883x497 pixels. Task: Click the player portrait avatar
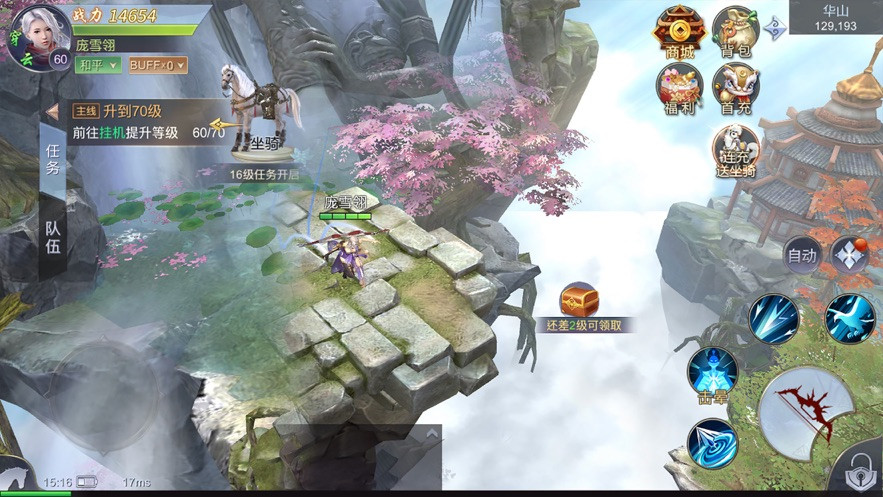pos(38,36)
